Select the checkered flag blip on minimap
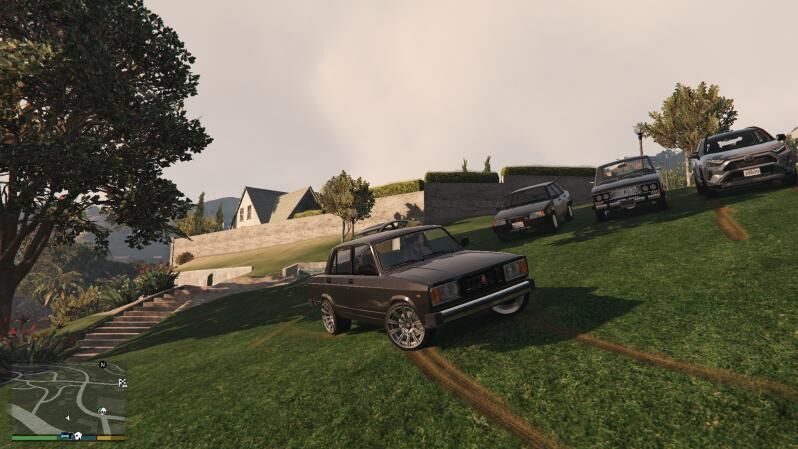Screen dimensions: 798x449 tap(122, 382)
